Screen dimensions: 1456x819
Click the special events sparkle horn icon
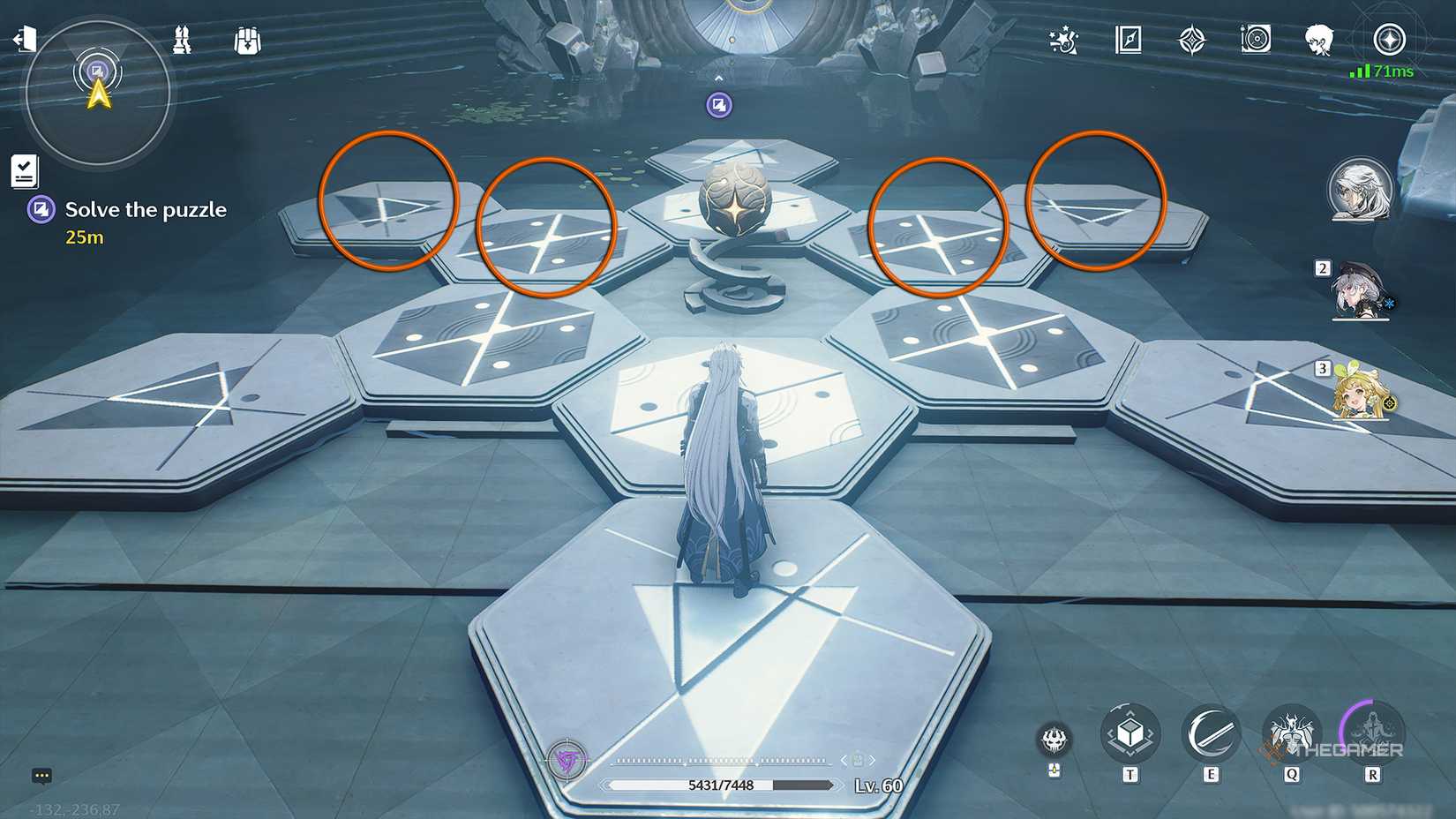[x=1062, y=40]
